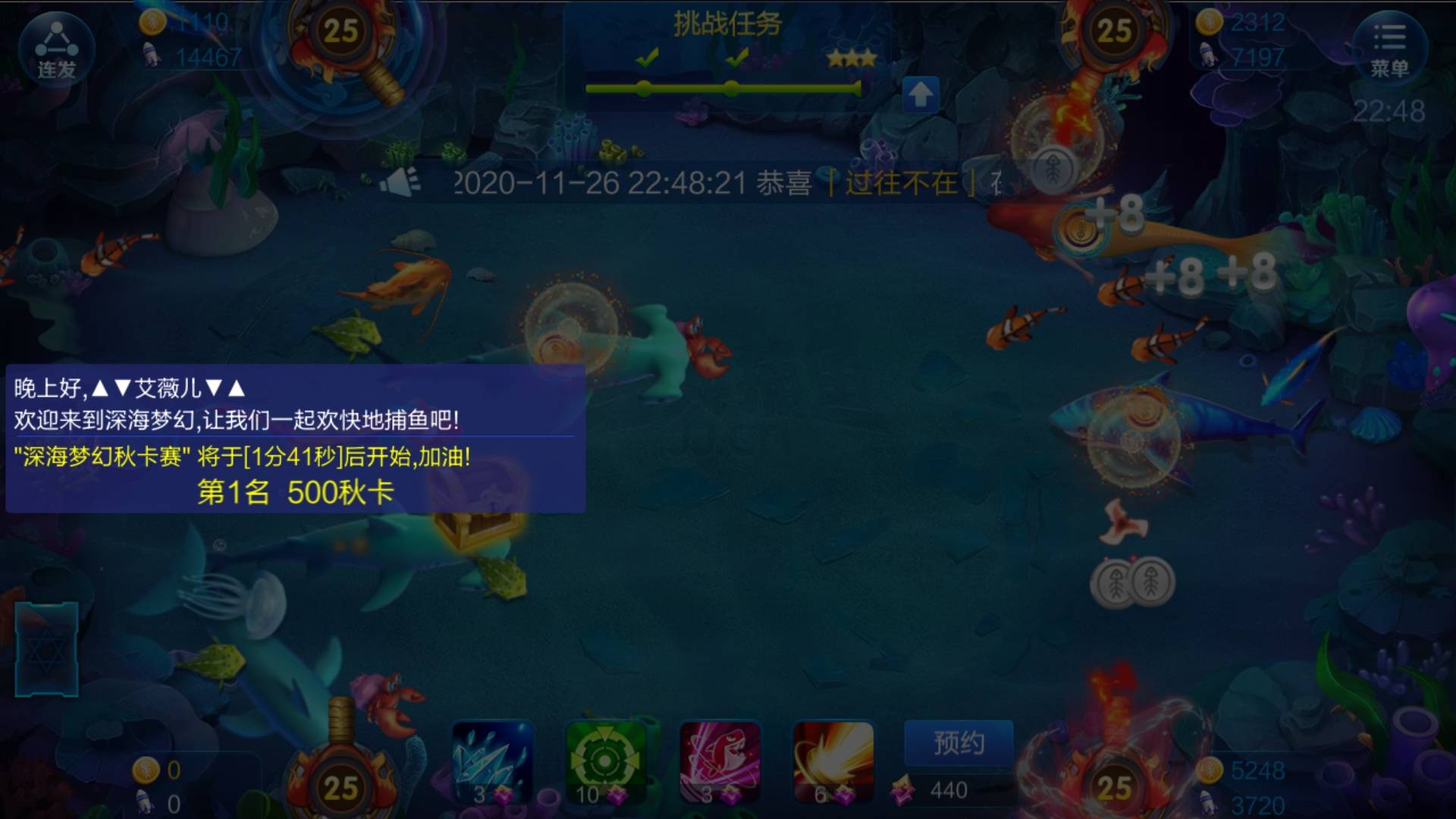This screenshot has height=819, width=1456.
Task: Click the first completed task checkmark
Action: (648, 55)
